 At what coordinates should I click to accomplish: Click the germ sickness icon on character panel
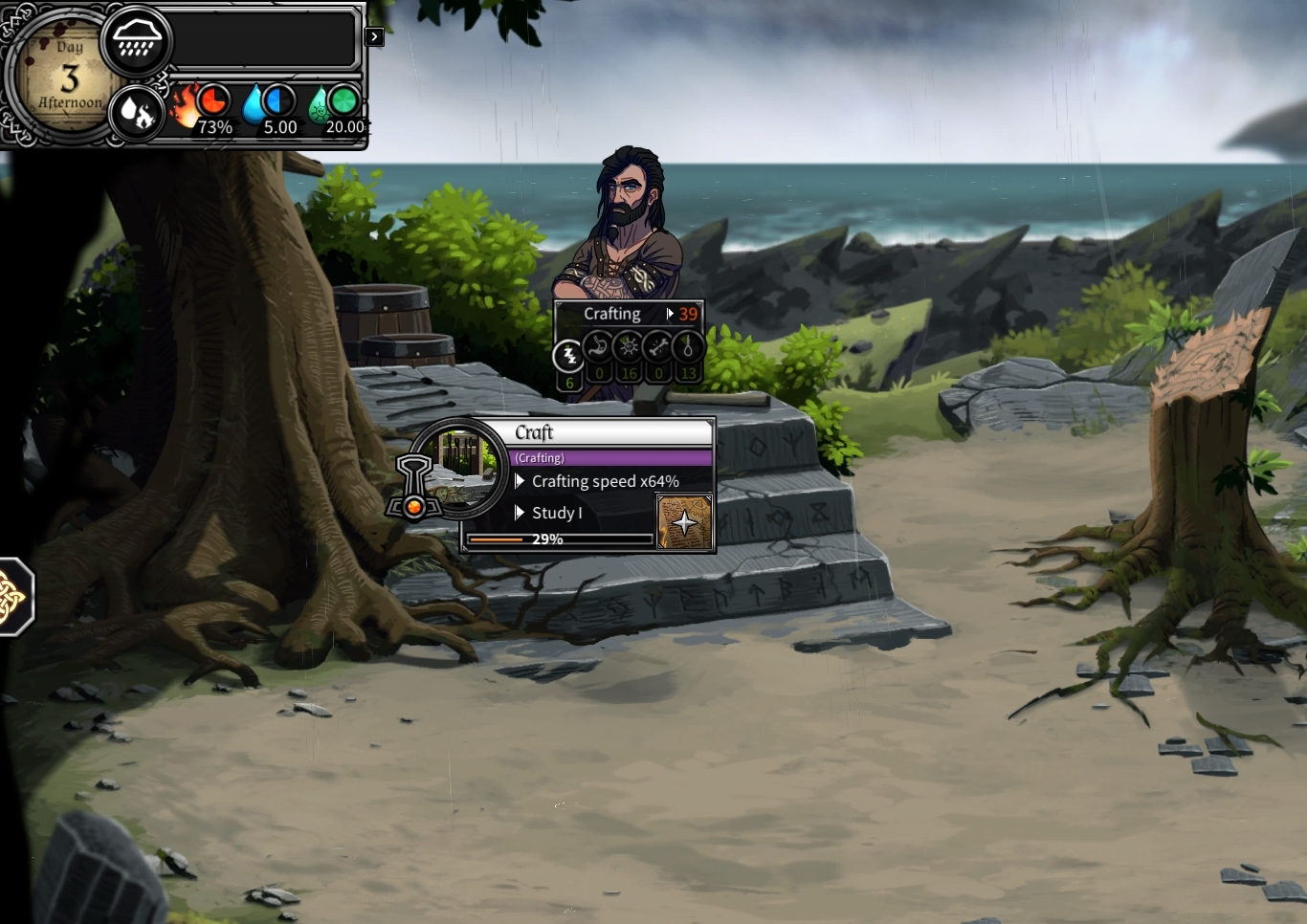(628, 346)
